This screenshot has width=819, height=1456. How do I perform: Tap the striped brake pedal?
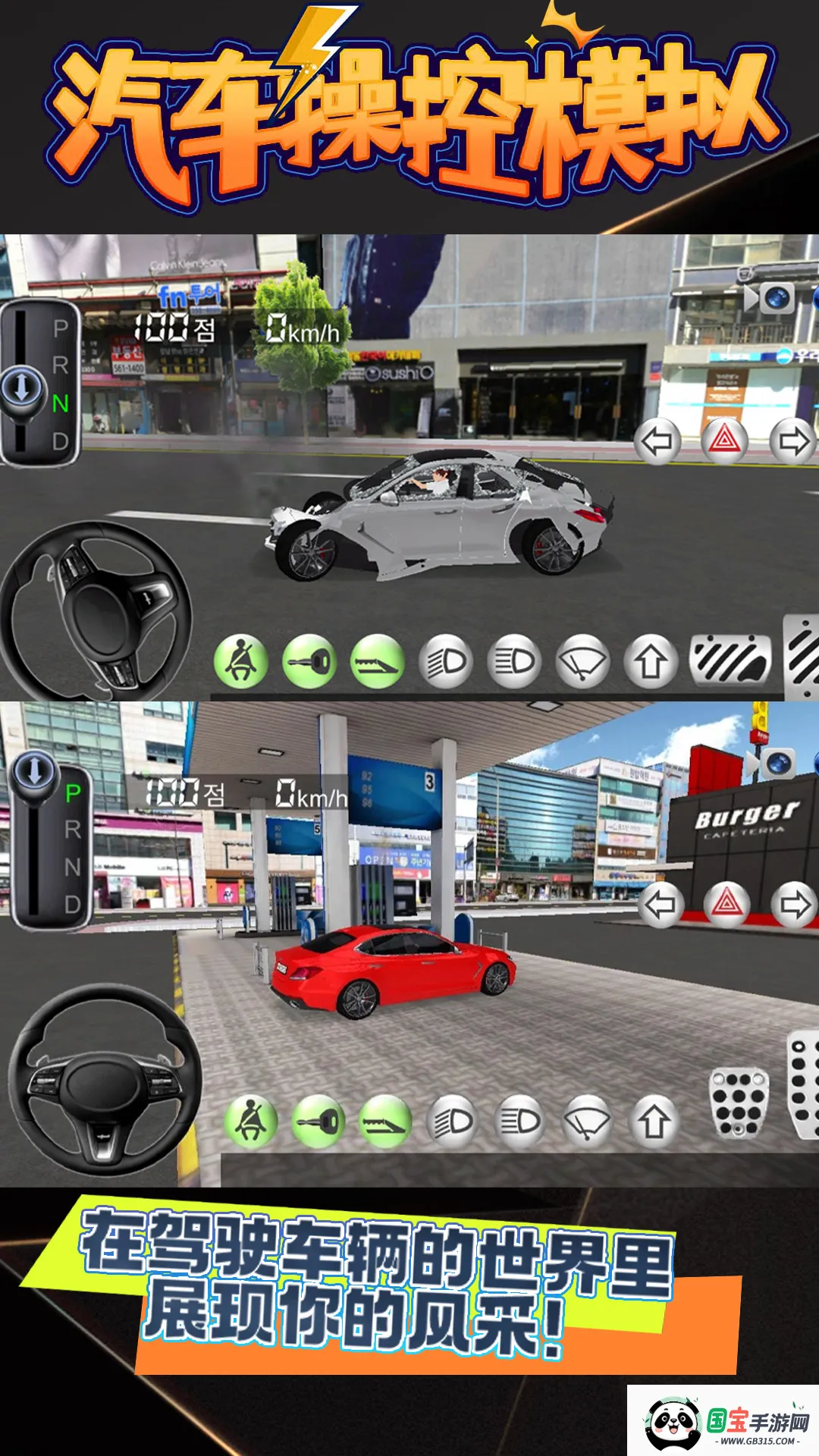point(730,660)
